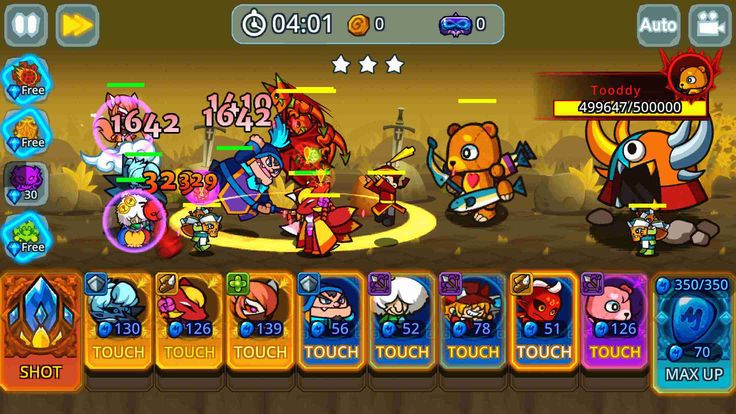Toggle Auto battle mode

click(x=658, y=25)
